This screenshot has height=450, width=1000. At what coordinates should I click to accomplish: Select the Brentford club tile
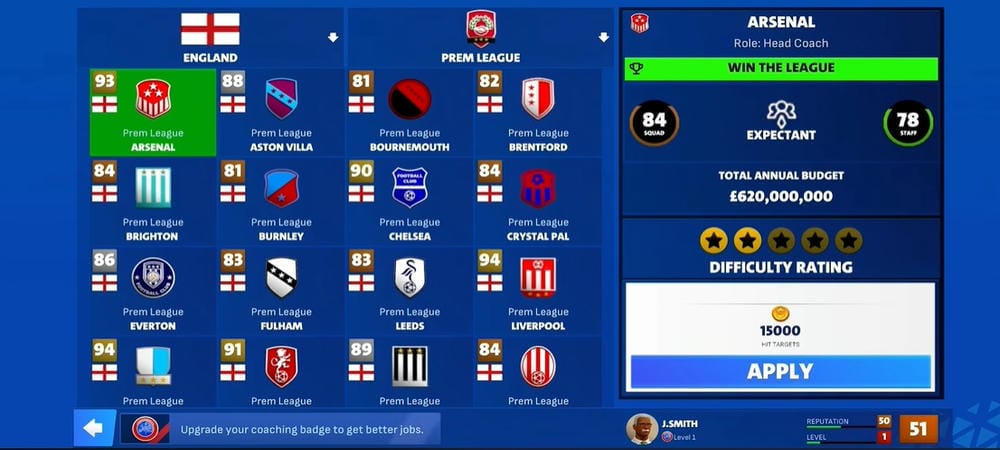point(537,112)
